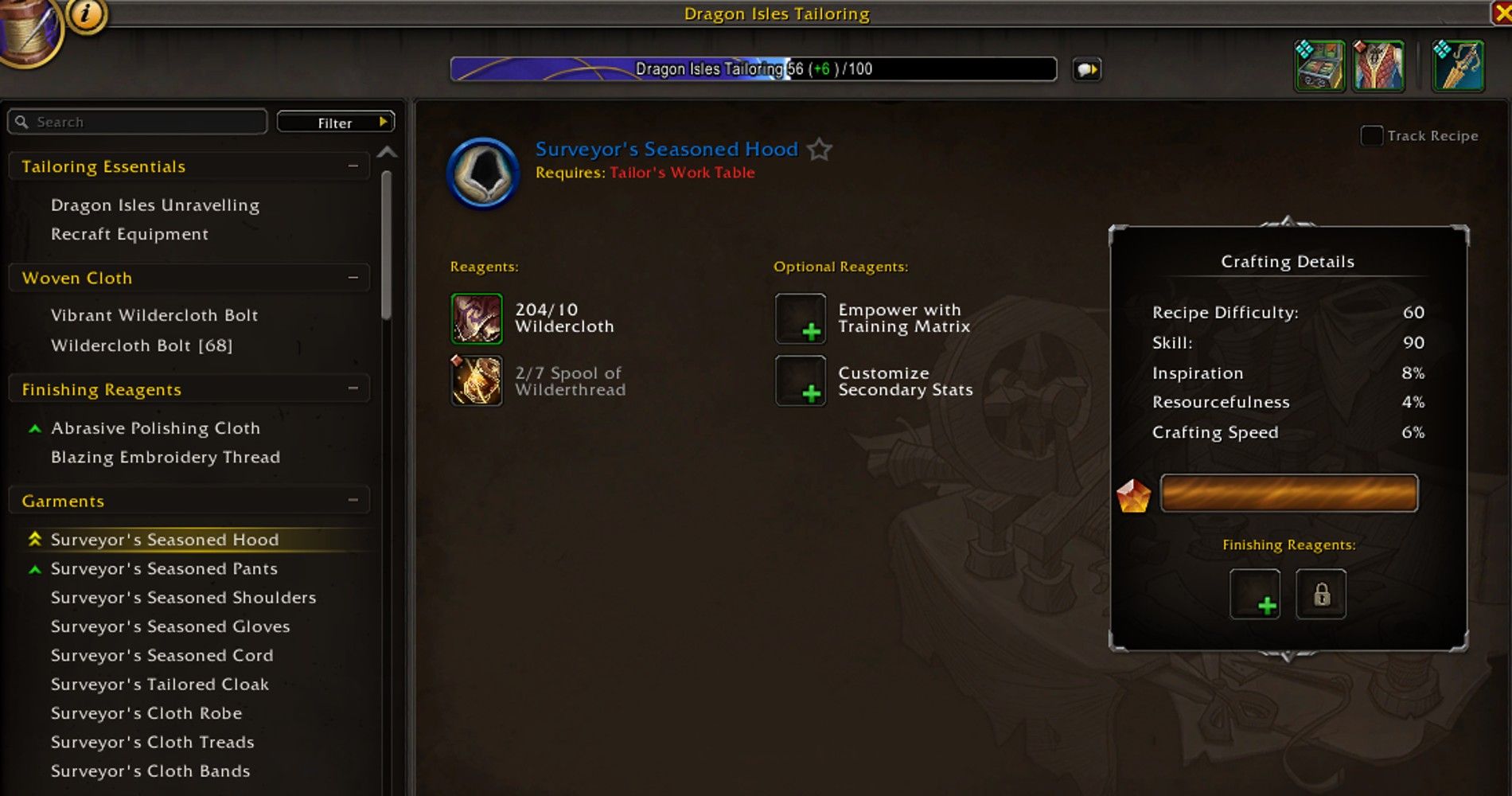Image resolution: width=1512 pixels, height=796 pixels.
Task: Click the tailoring vestment gear icon top right
Action: (x=1378, y=66)
